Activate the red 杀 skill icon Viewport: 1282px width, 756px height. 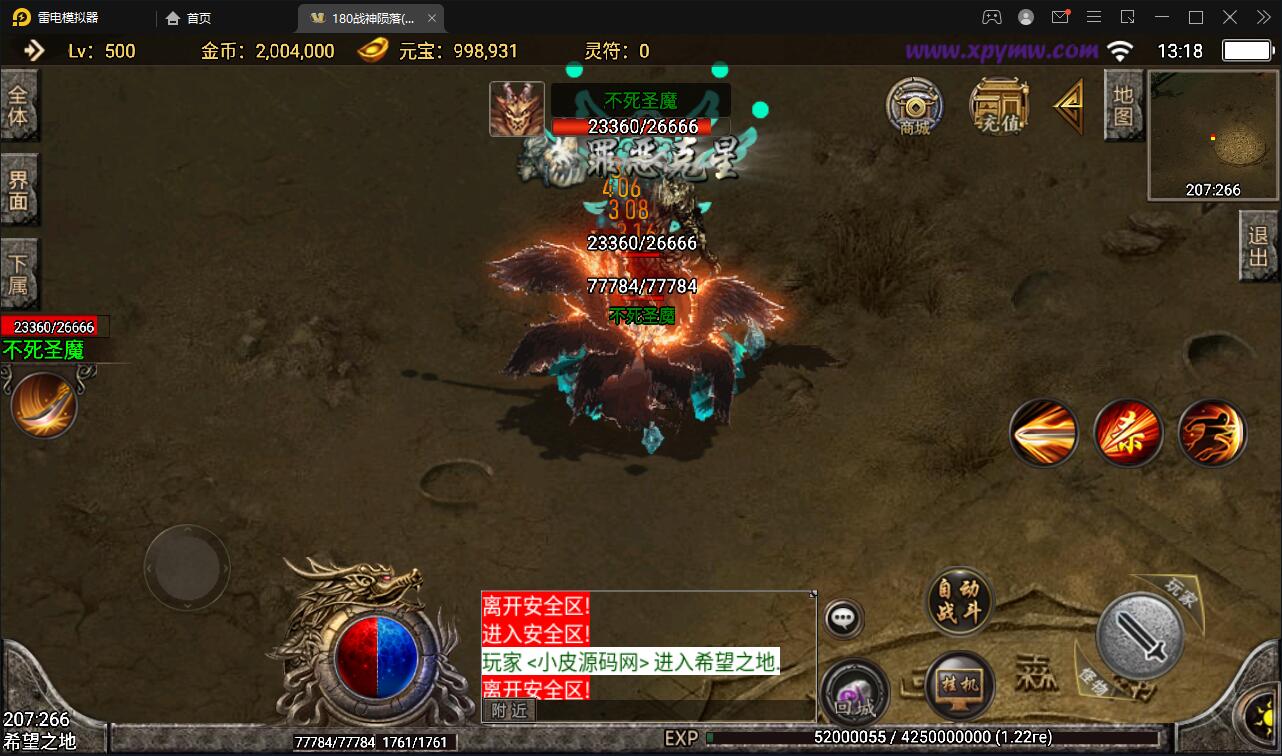coord(1128,433)
